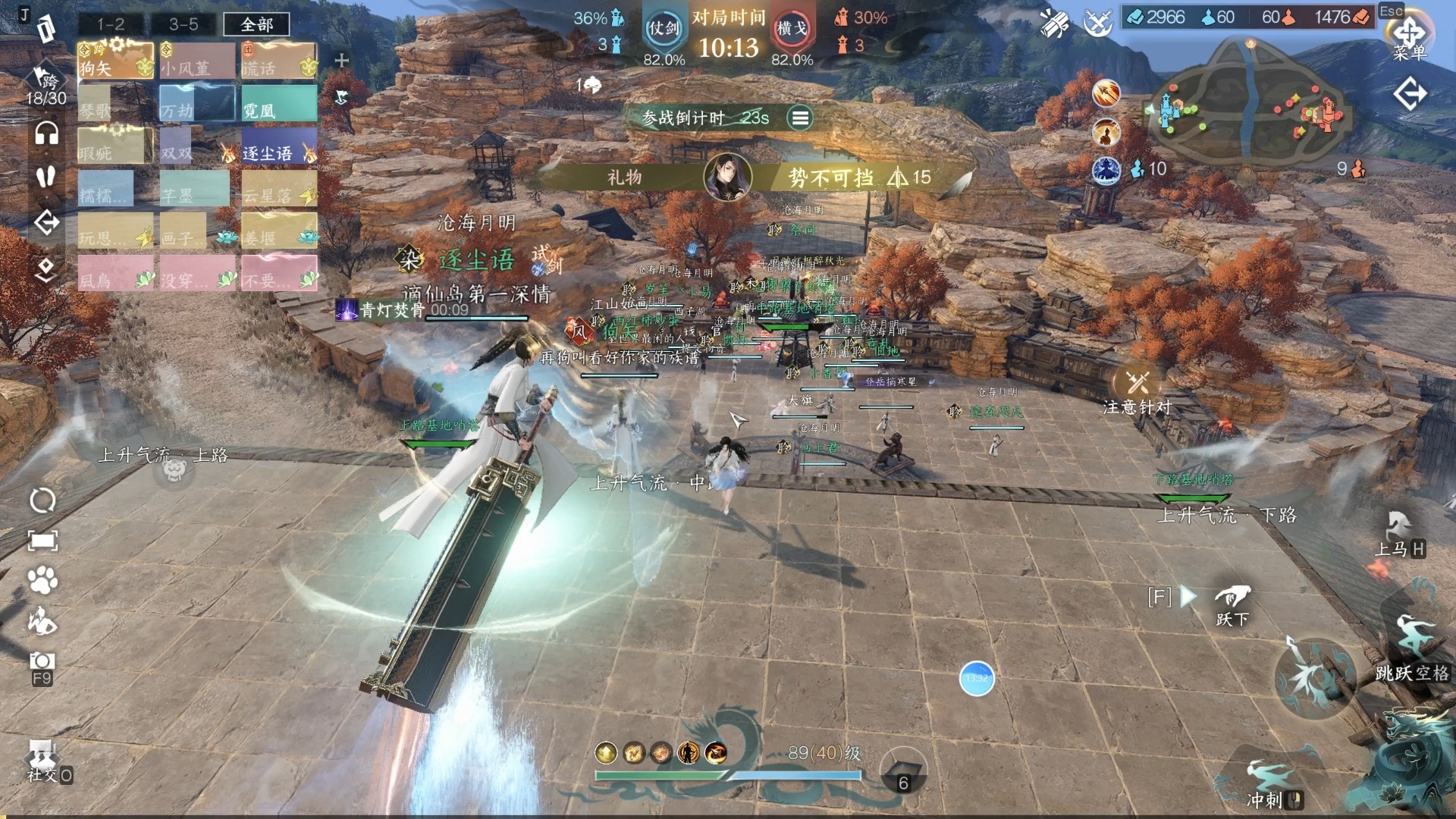Switch to the 3-5 team tab
1456x819 pixels.
tap(184, 24)
